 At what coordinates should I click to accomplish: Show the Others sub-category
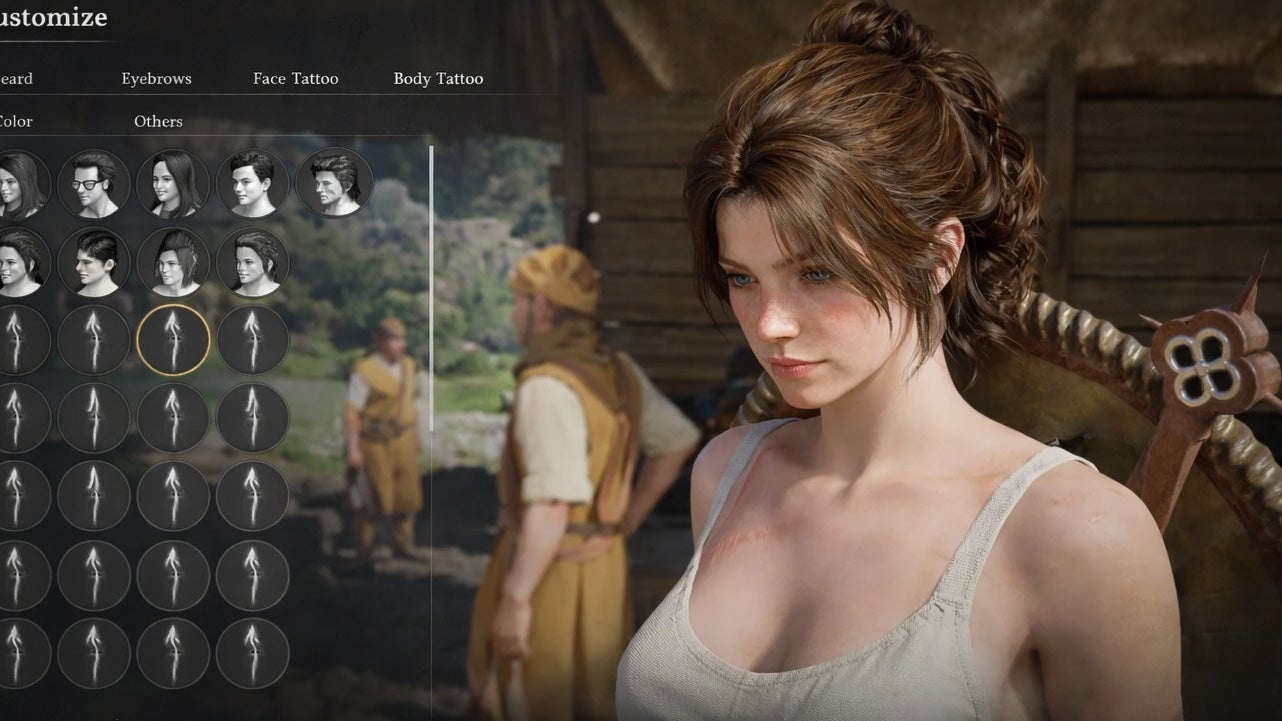click(x=158, y=122)
